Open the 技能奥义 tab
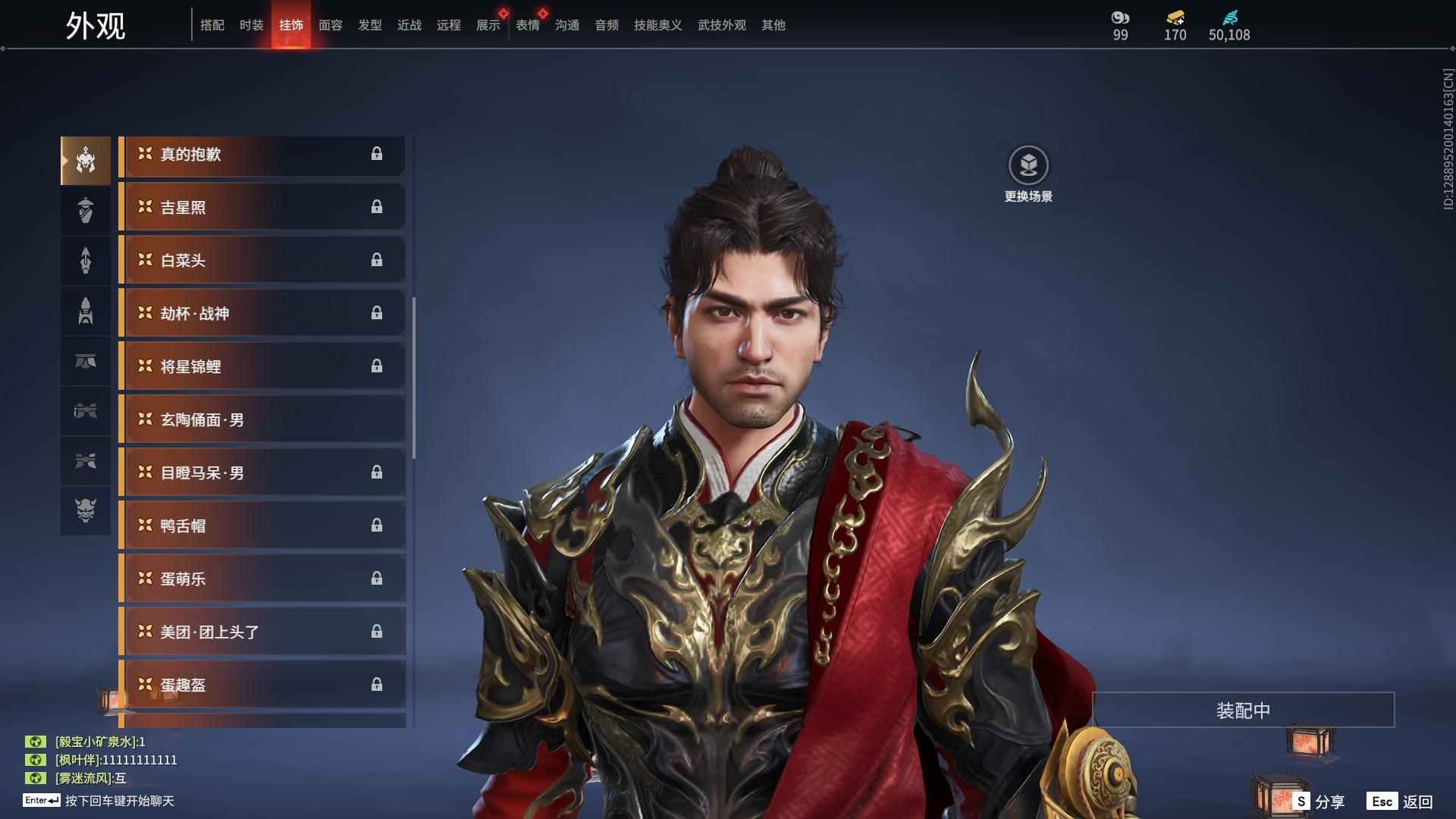The height and width of the screenshot is (819, 1456). [x=657, y=25]
